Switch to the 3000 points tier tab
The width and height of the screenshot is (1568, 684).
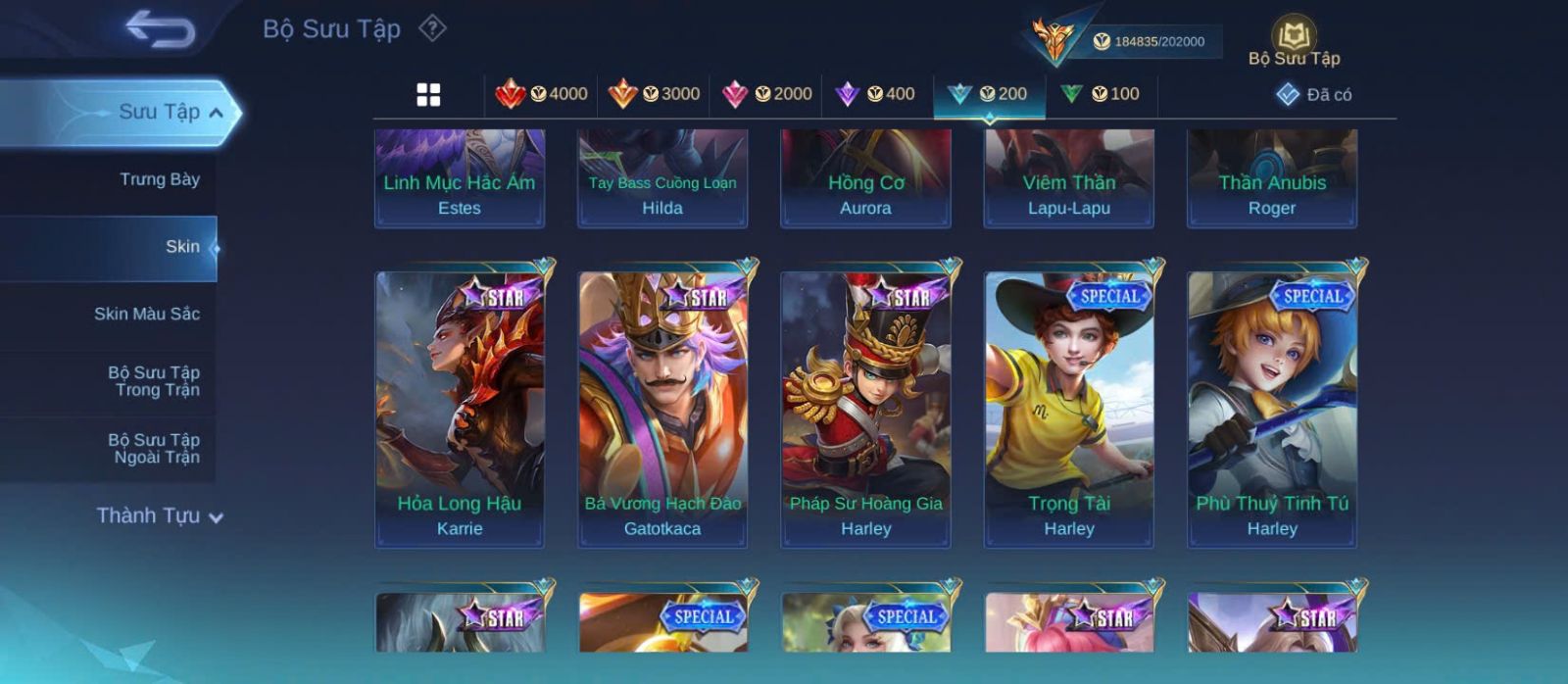tap(654, 94)
